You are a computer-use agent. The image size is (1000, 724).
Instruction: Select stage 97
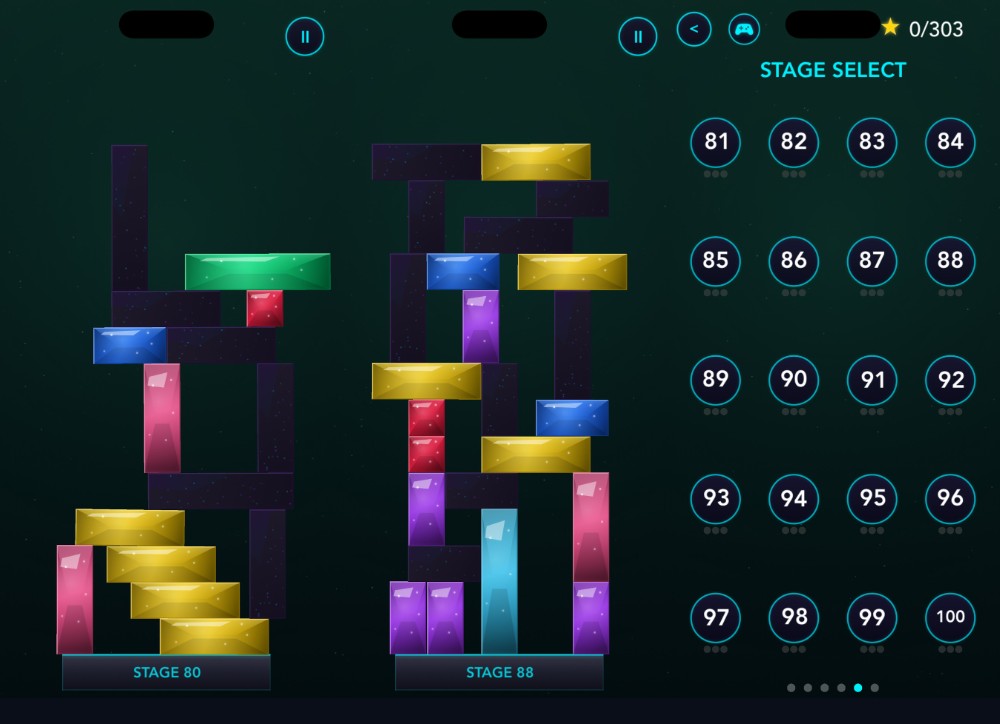click(x=716, y=617)
